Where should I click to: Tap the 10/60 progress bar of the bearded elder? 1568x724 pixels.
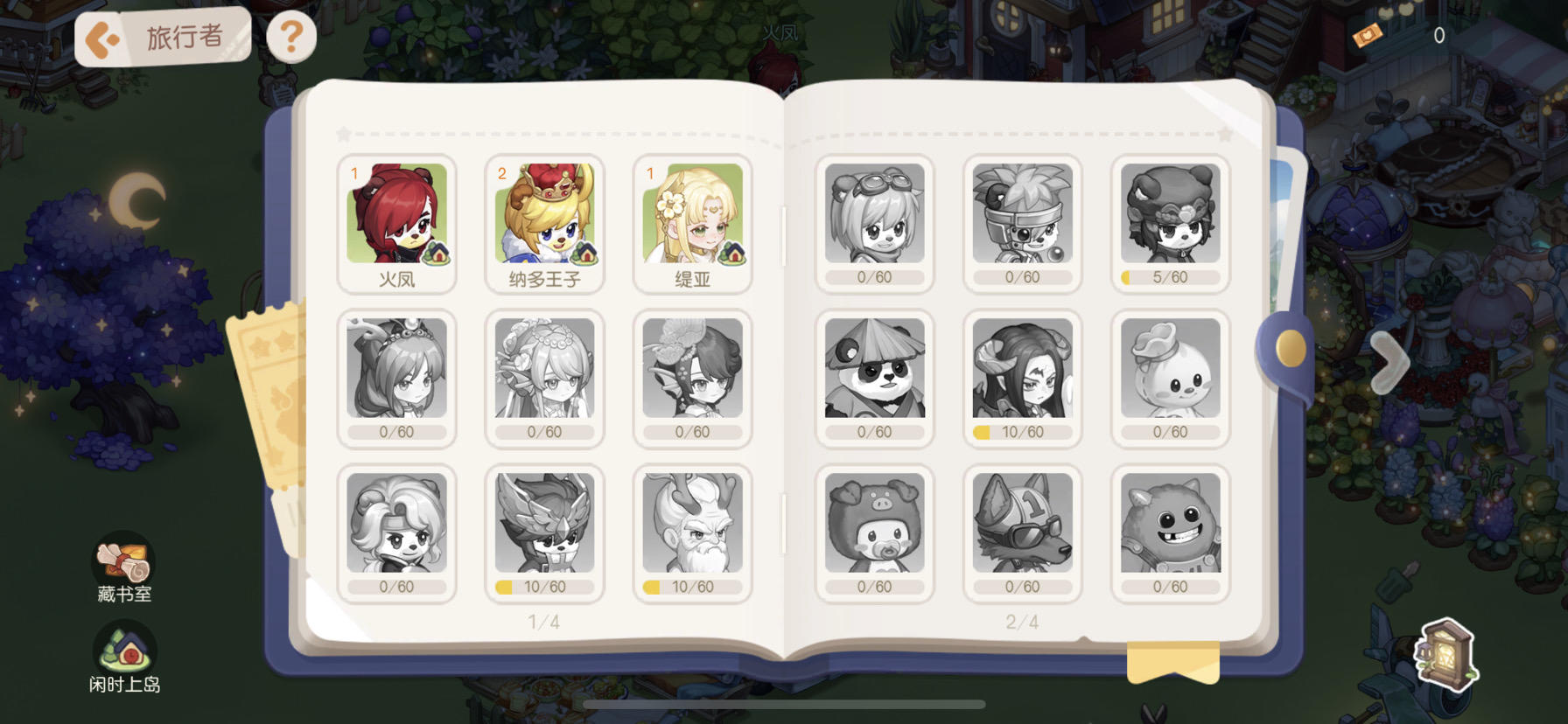(692, 586)
